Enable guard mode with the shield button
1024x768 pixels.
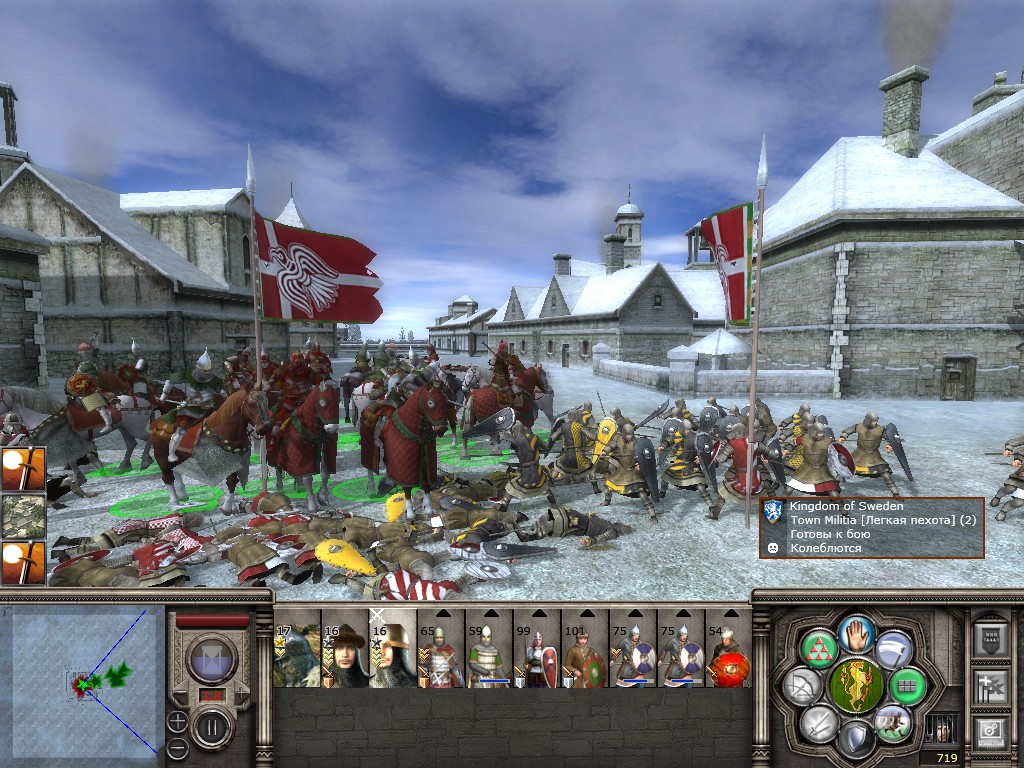click(856, 739)
